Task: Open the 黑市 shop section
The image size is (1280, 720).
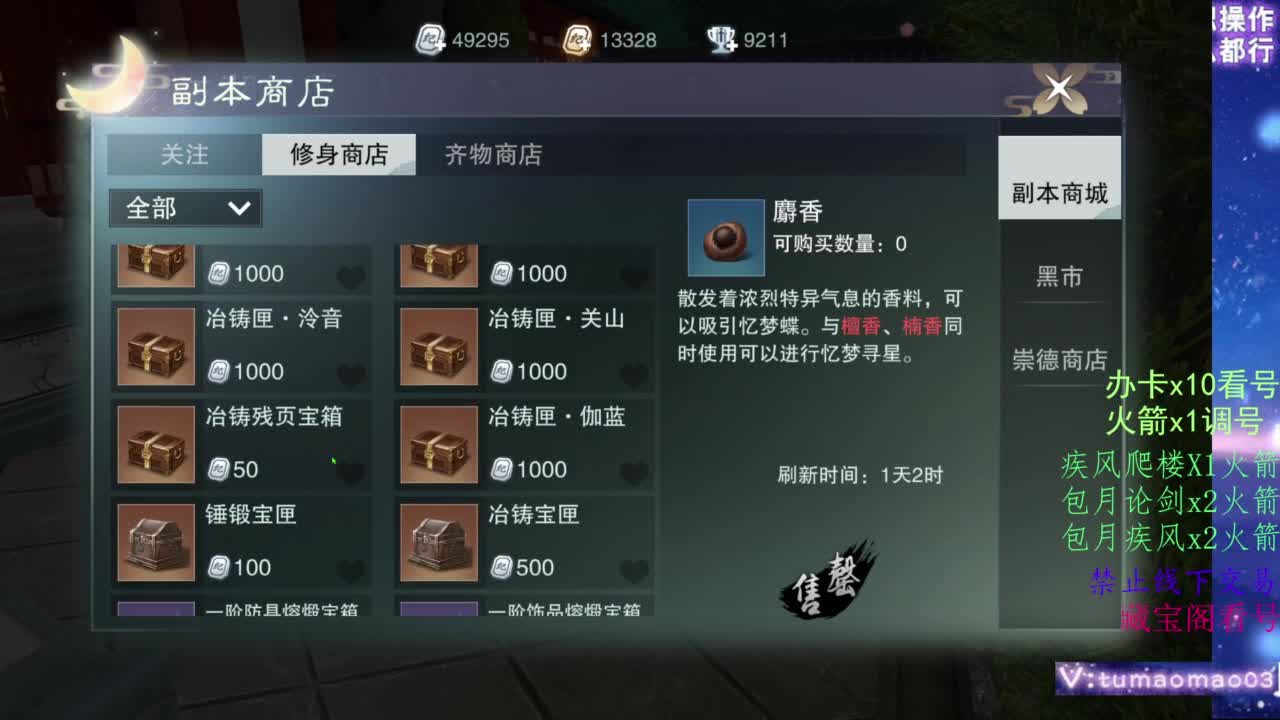Action: click(x=1058, y=277)
